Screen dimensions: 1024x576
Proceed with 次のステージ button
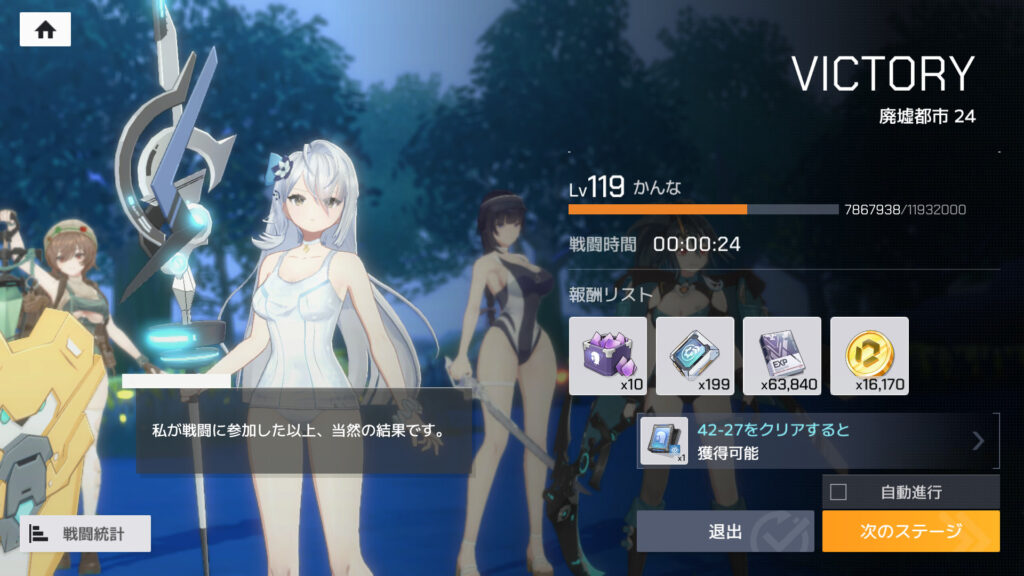tap(910, 531)
